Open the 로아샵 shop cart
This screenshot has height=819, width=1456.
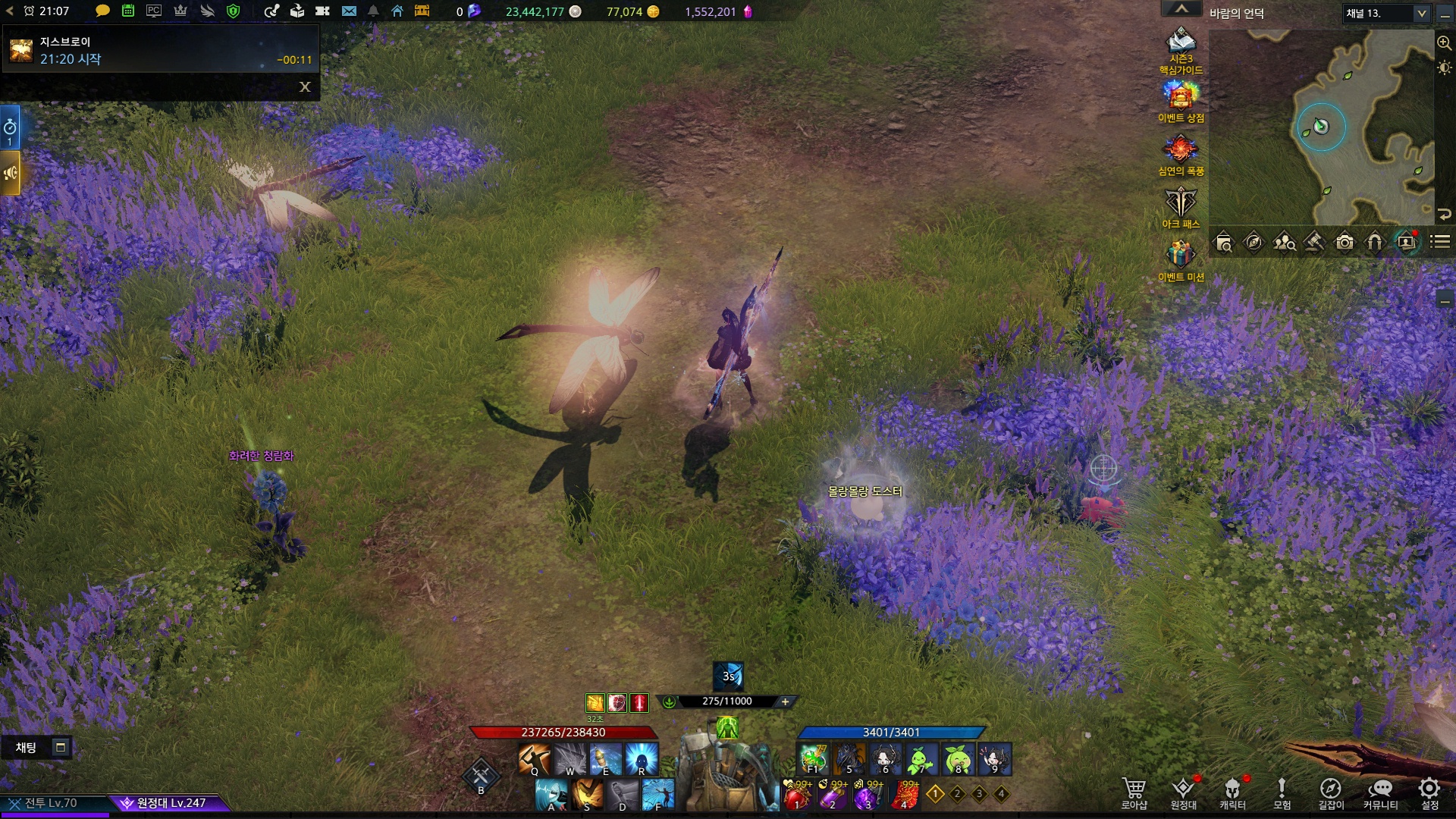pos(1134,792)
